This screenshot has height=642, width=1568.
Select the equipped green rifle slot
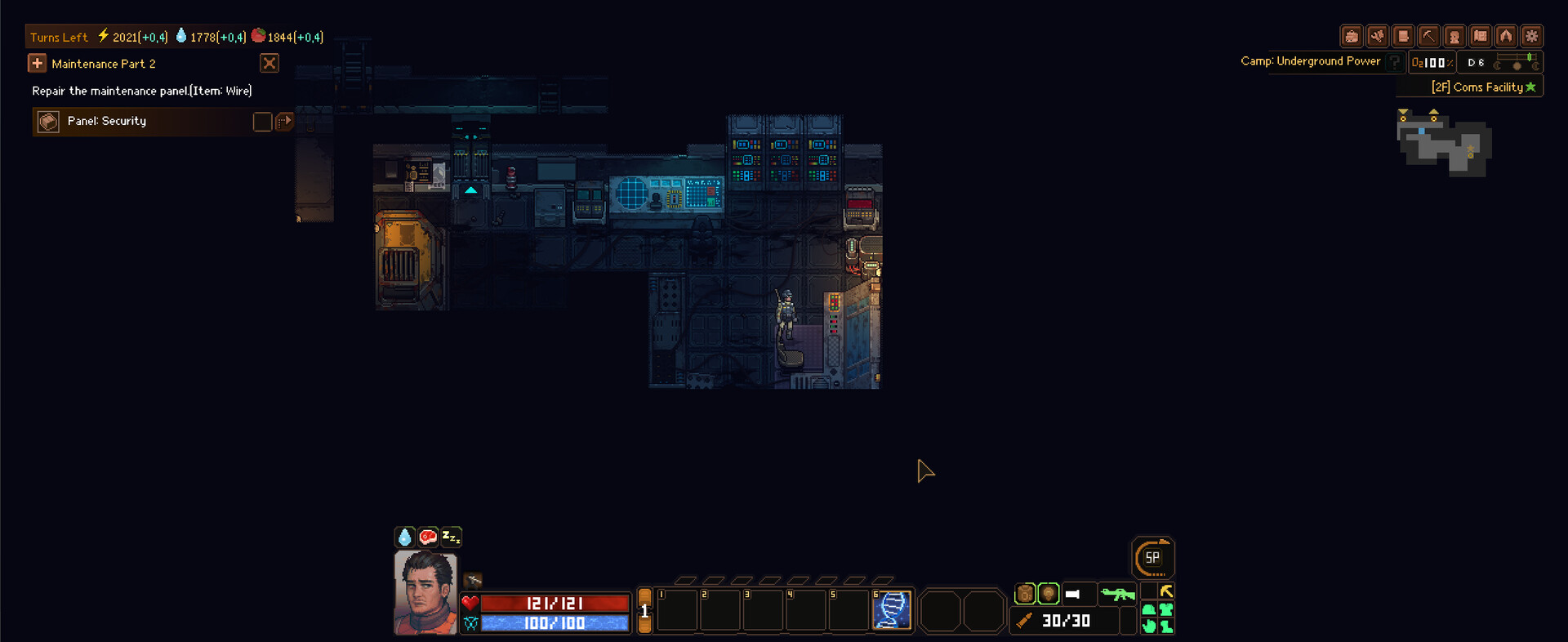click(1117, 594)
